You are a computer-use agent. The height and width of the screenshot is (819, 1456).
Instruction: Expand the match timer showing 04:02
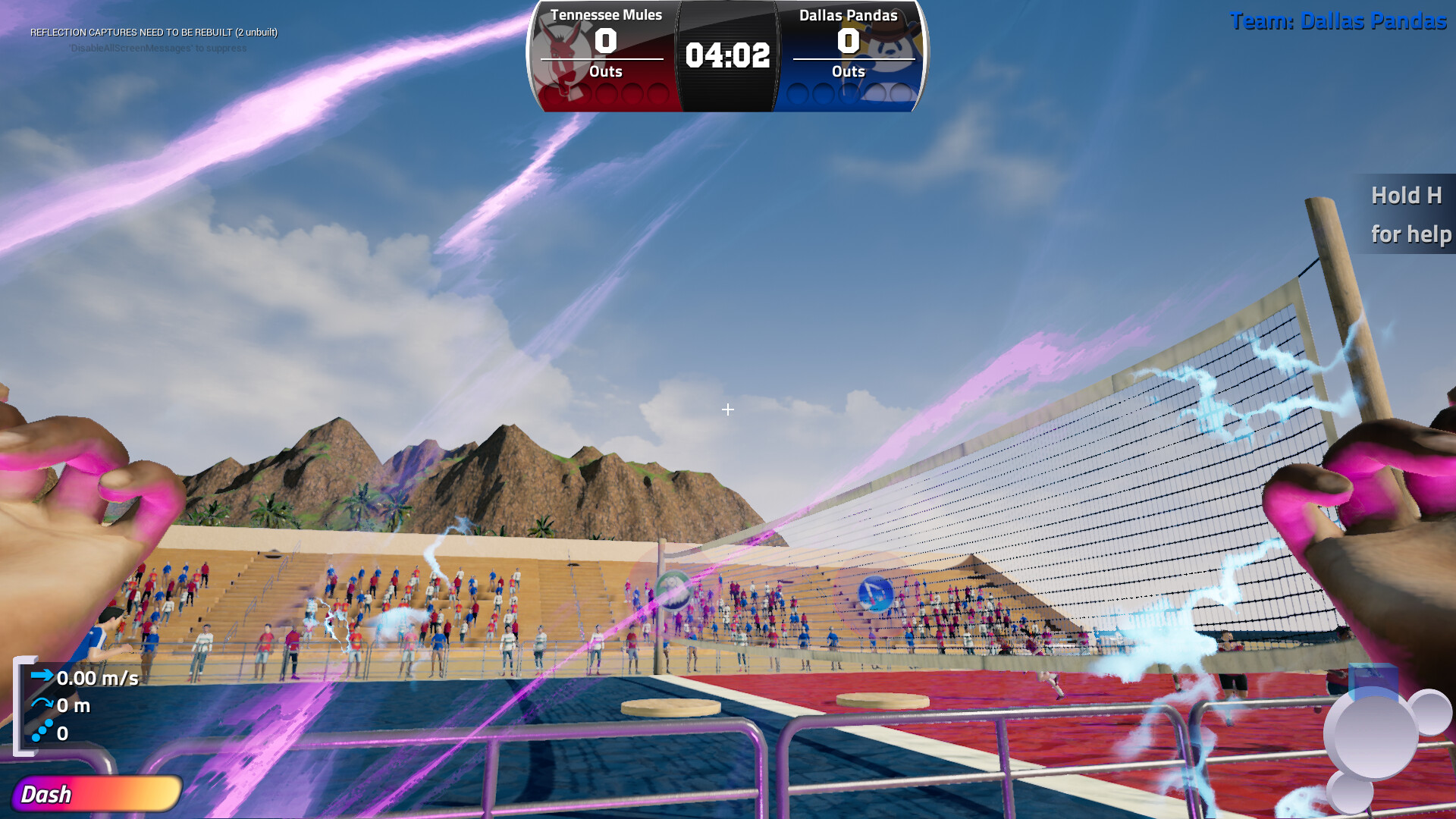point(726,55)
